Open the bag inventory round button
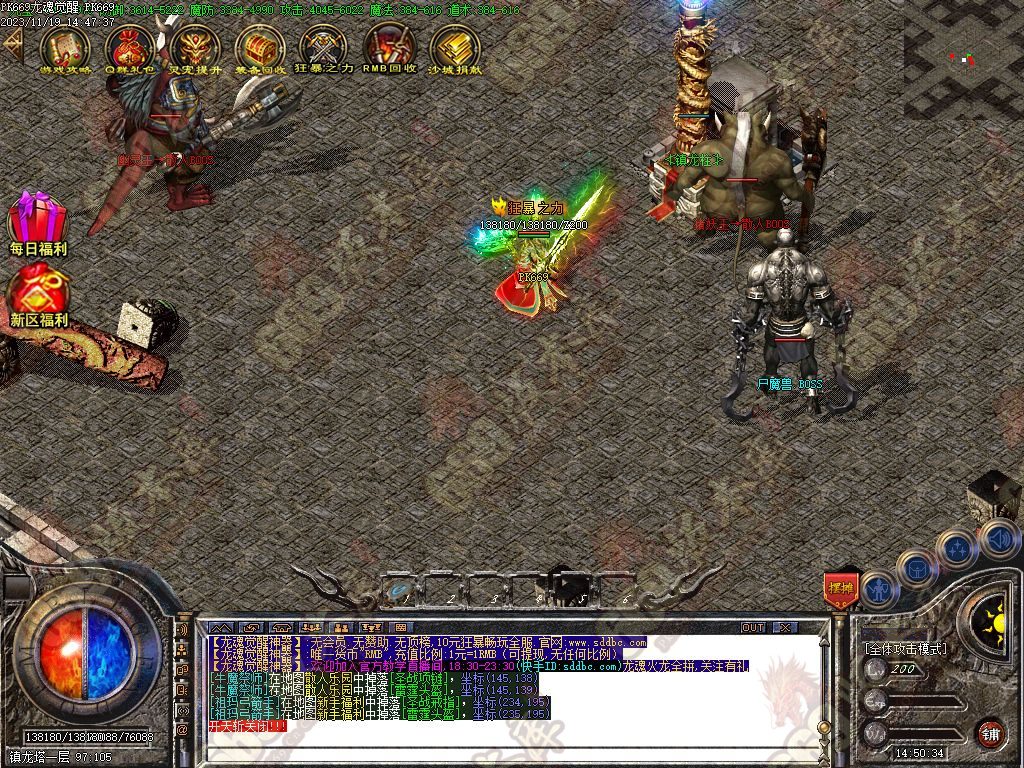Viewport: 1024px width, 768px height. (916, 569)
